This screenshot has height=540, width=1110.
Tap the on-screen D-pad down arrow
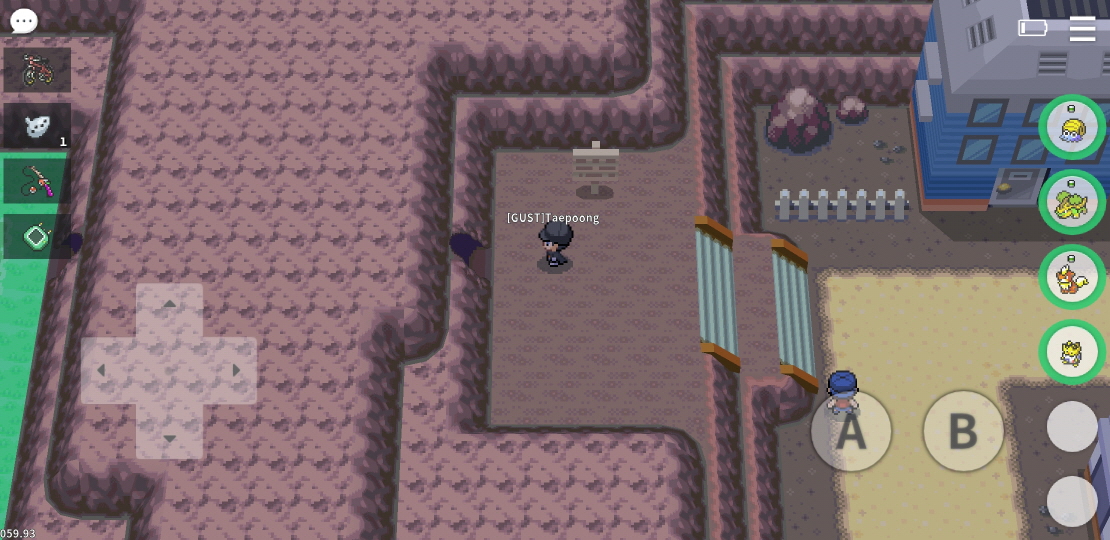tap(169, 438)
